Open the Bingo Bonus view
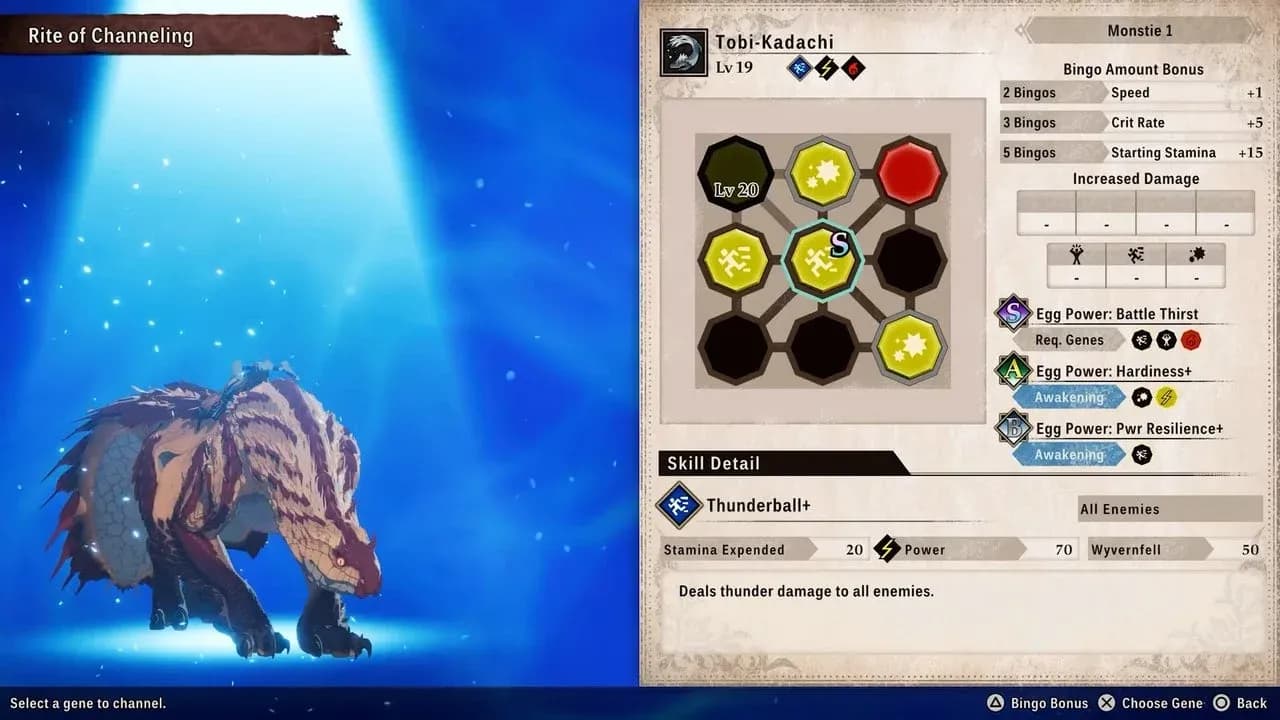Image resolution: width=1280 pixels, height=720 pixels. [x=1038, y=702]
